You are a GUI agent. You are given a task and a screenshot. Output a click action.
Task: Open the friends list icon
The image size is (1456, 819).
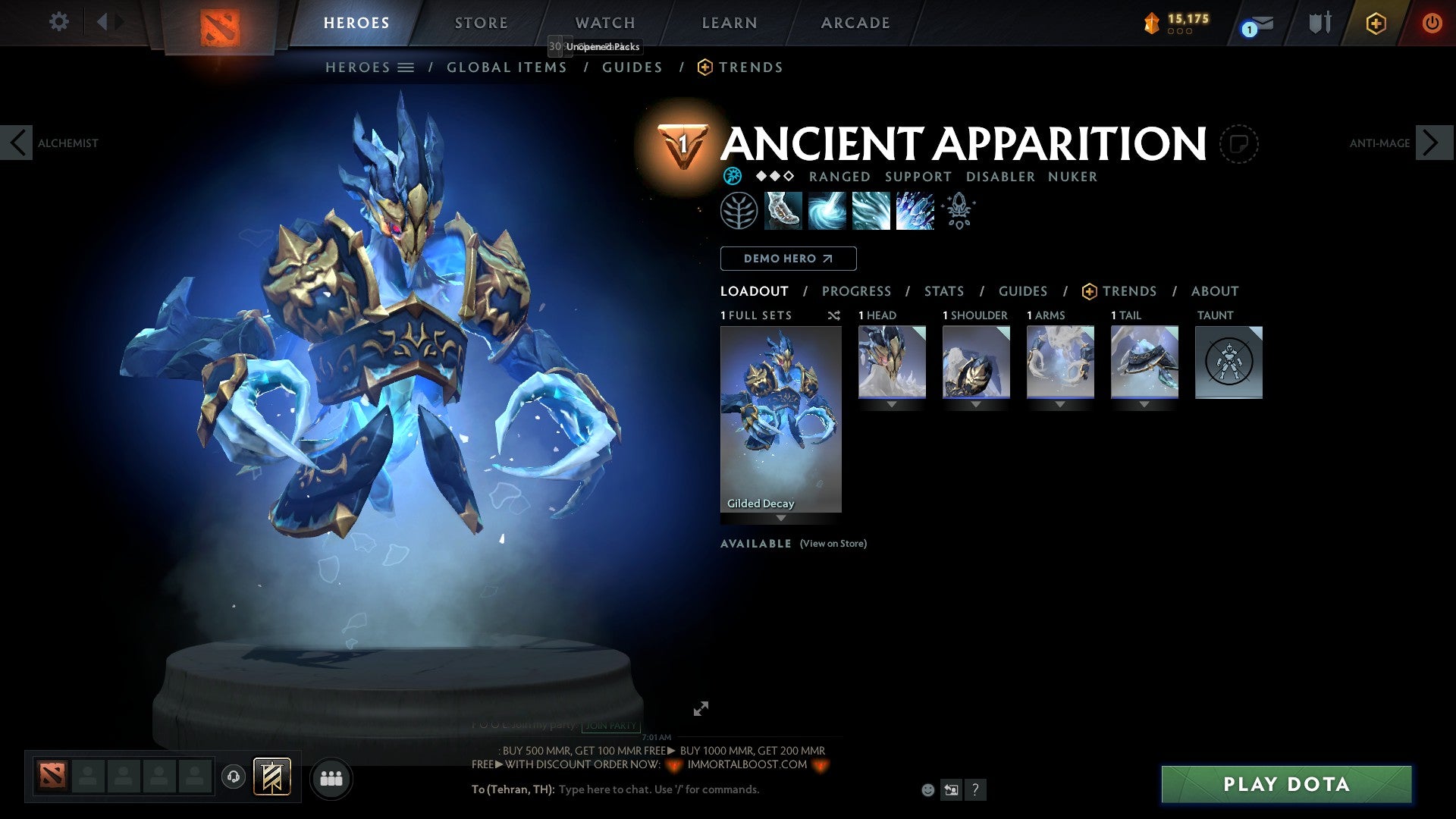click(331, 778)
